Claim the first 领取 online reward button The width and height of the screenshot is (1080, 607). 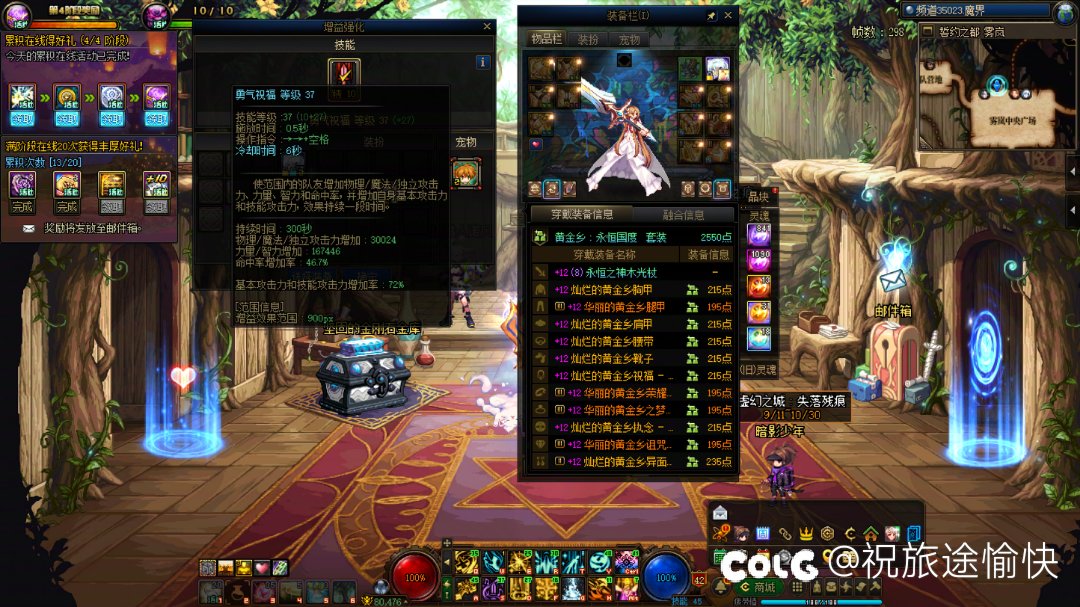(x=22, y=118)
